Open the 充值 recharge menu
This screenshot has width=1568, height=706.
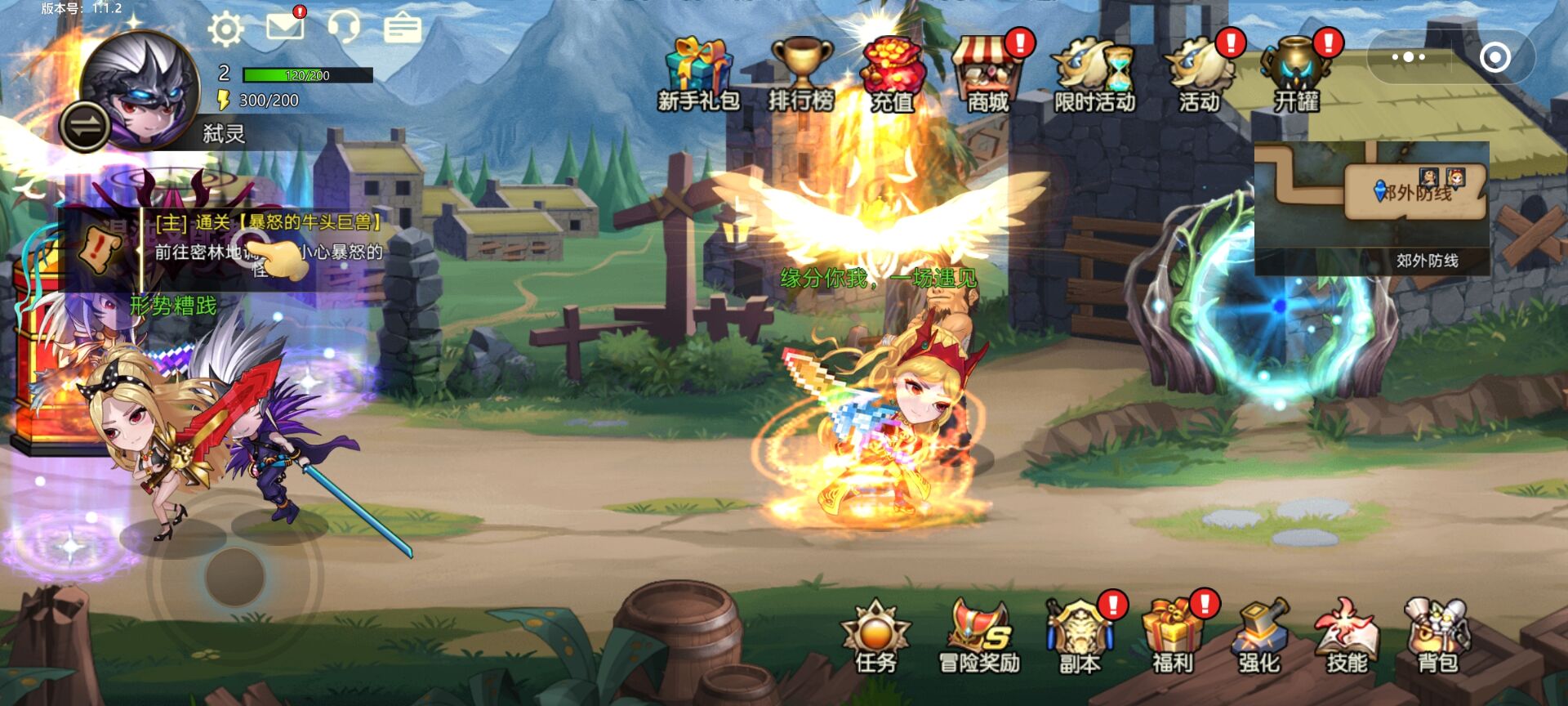tap(893, 75)
